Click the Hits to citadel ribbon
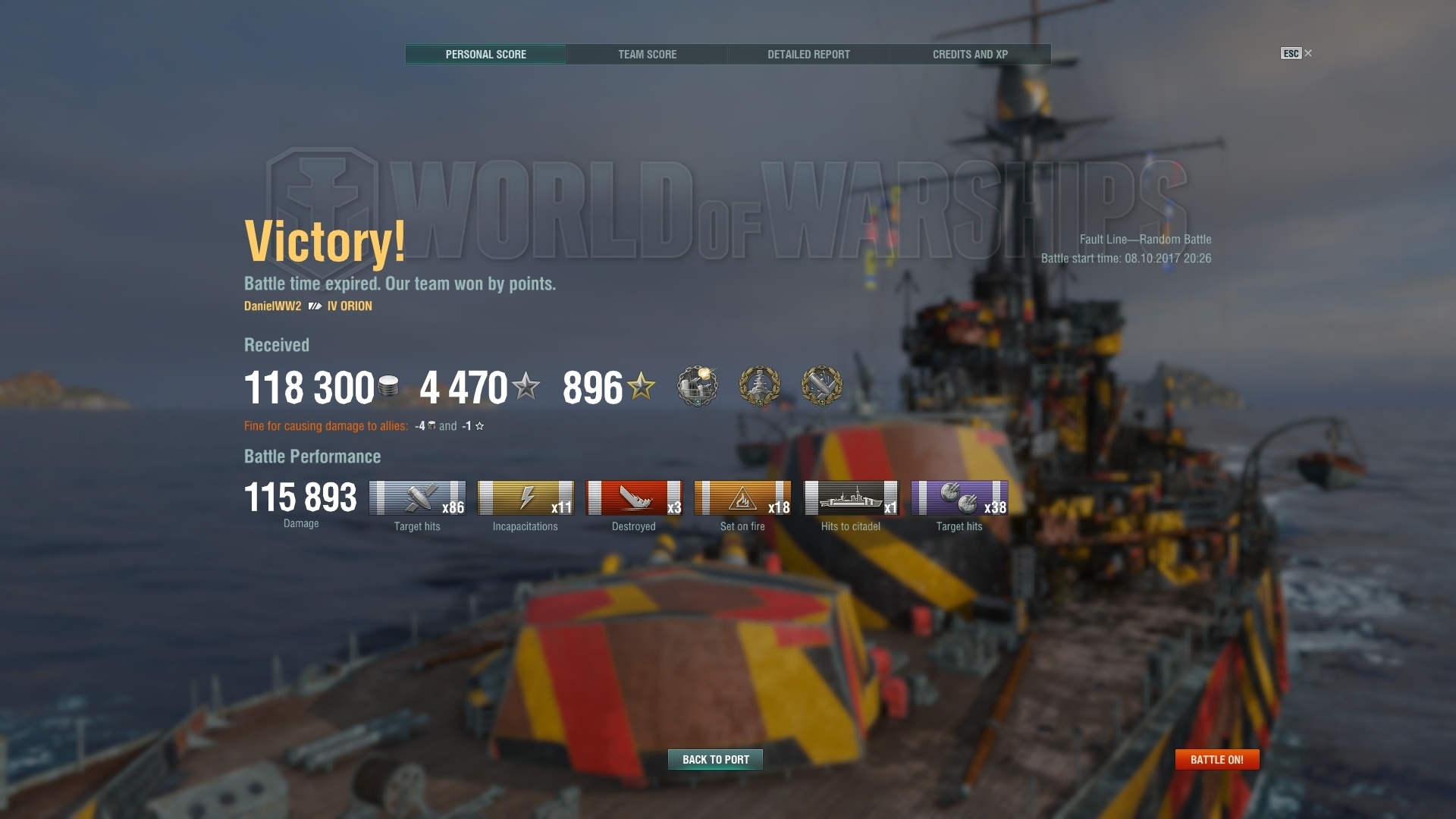Viewport: 1456px width, 819px height. tap(851, 498)
